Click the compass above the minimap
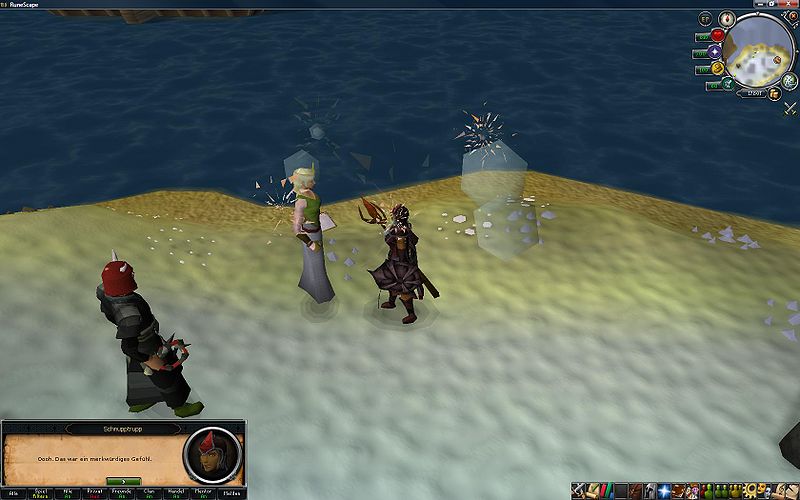Screen dimensions: 800x500 tap(727, 19)
